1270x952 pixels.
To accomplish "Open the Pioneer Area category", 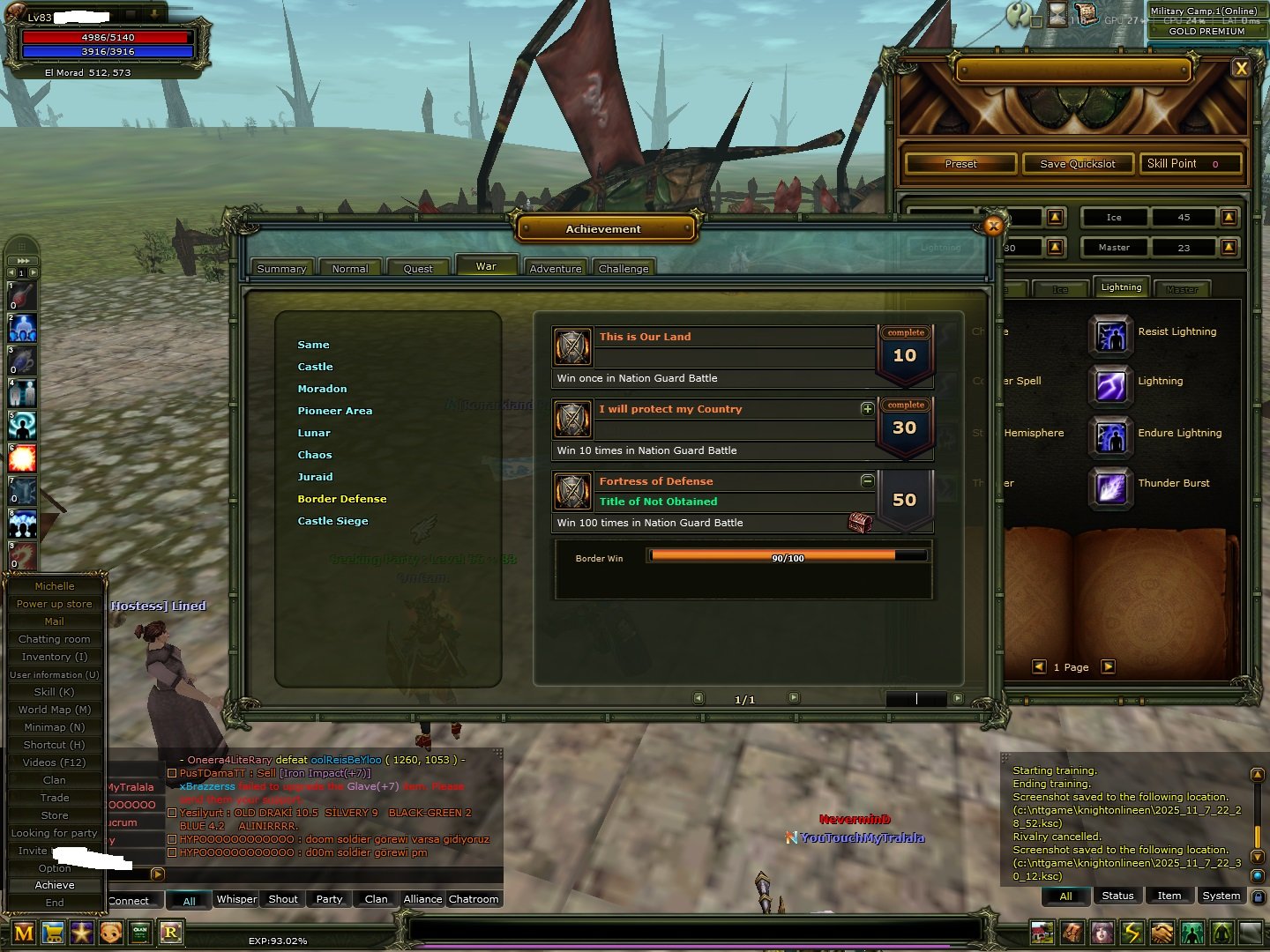I will 334,411.
